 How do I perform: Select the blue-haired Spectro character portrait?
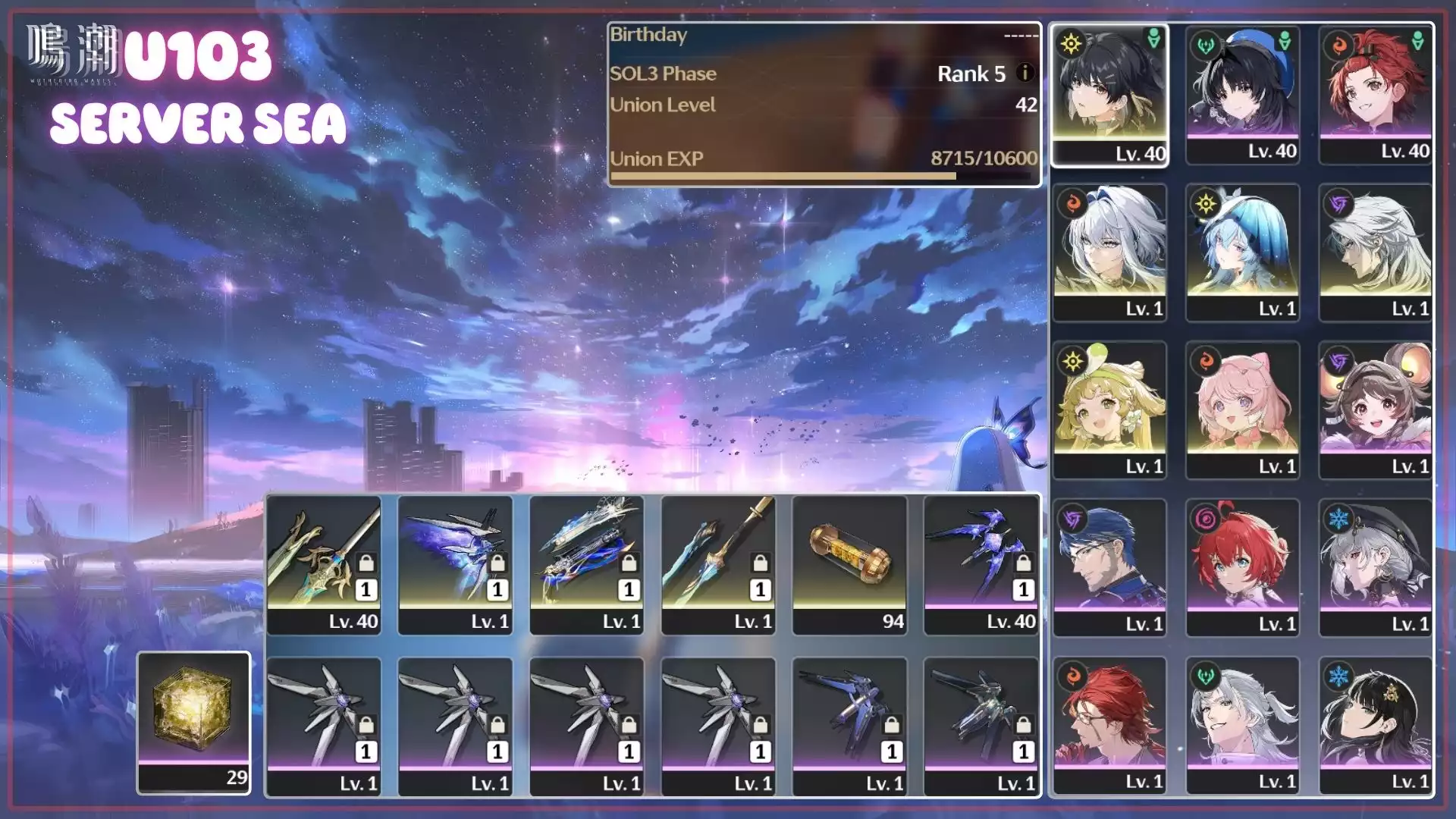click(x=1243, y=253)
